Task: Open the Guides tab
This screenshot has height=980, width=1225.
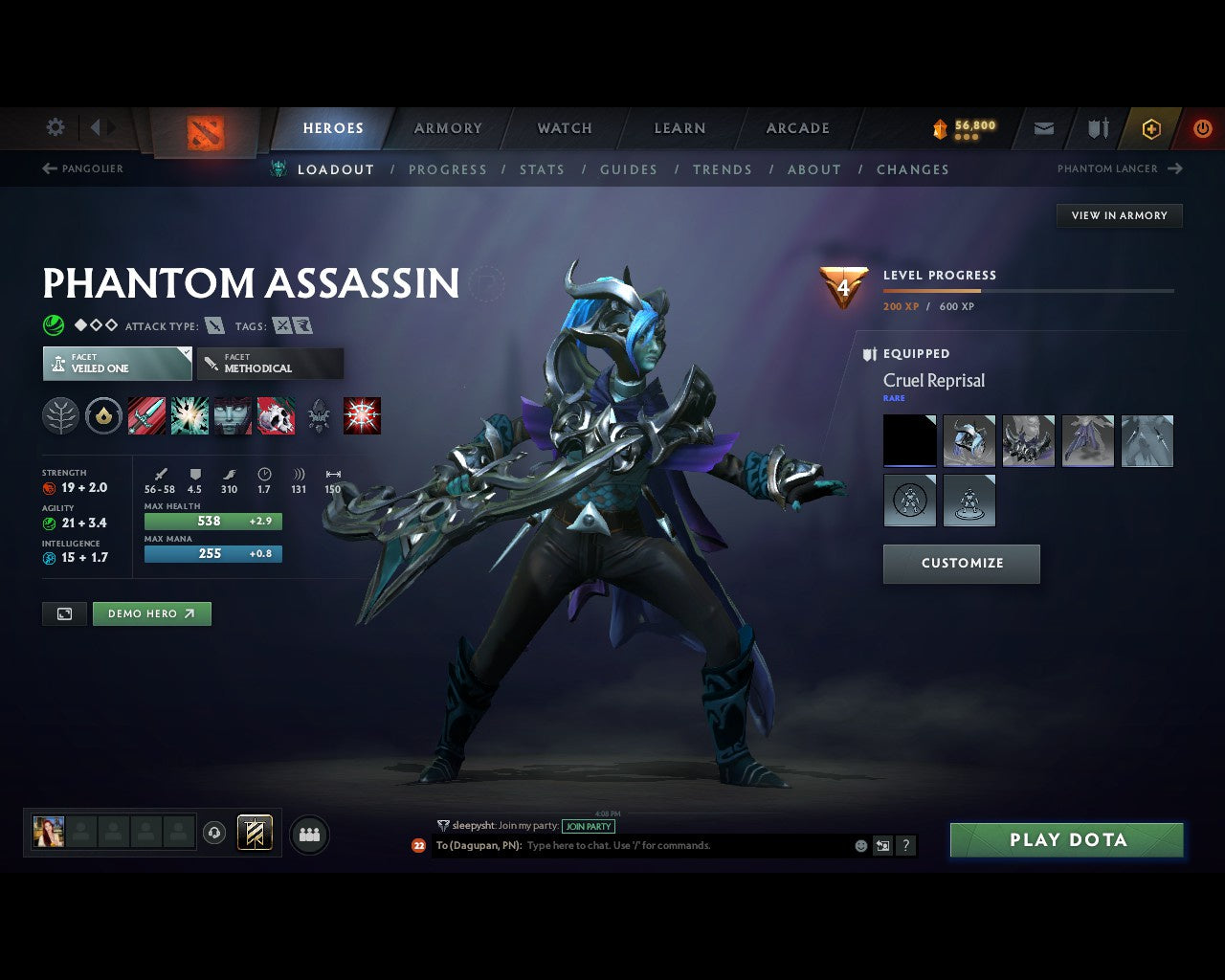Action: [x=629, y=169]
